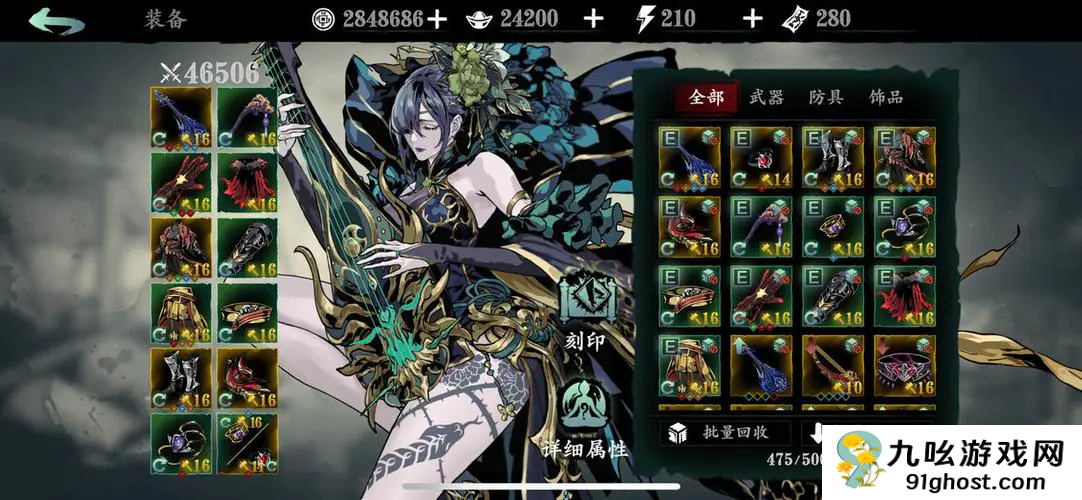Add silver ingots with the plus button
The image size is (1082, 500).
click(x=593, y=18)
